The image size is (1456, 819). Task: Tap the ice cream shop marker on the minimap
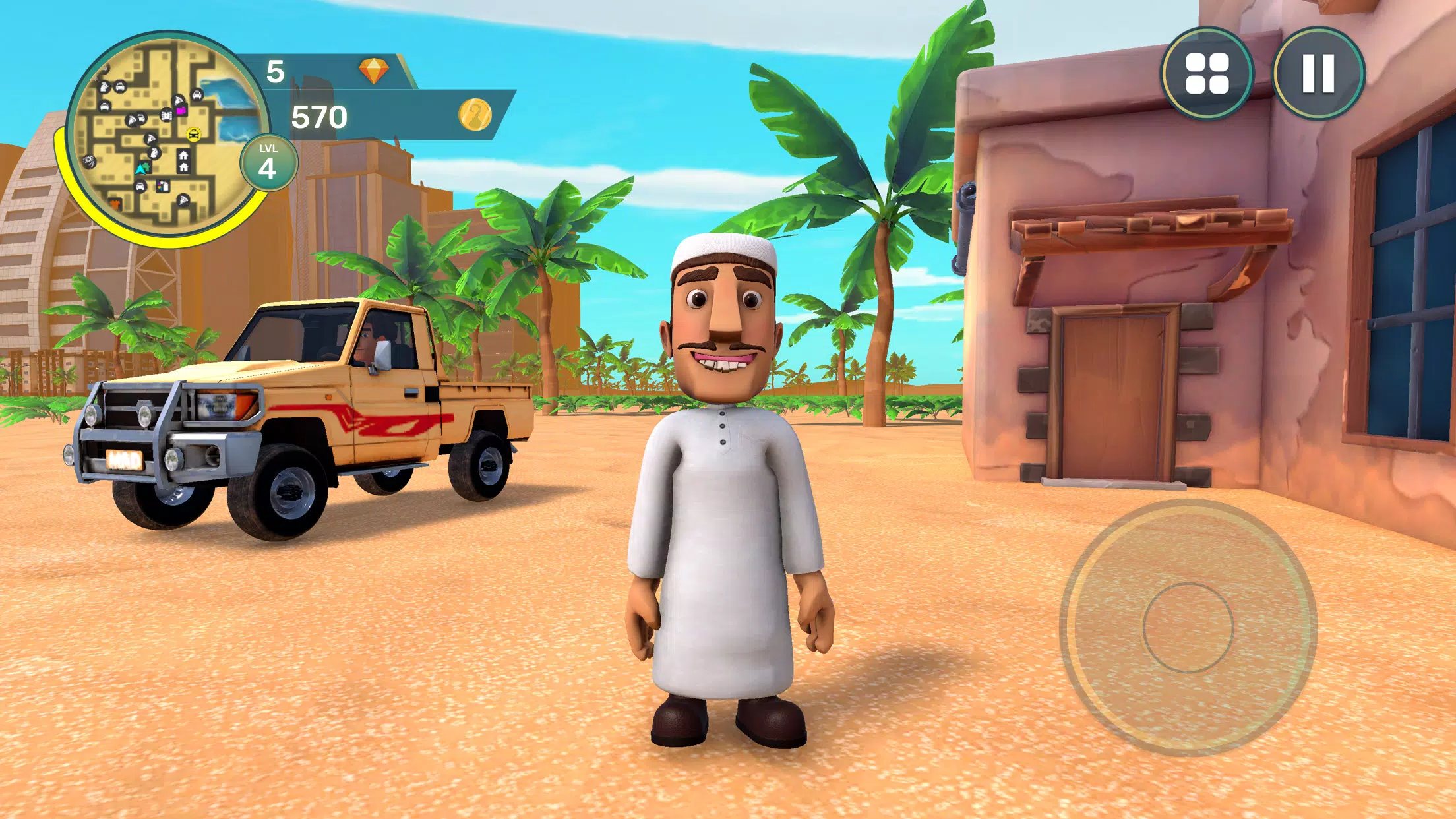(163, 186)
